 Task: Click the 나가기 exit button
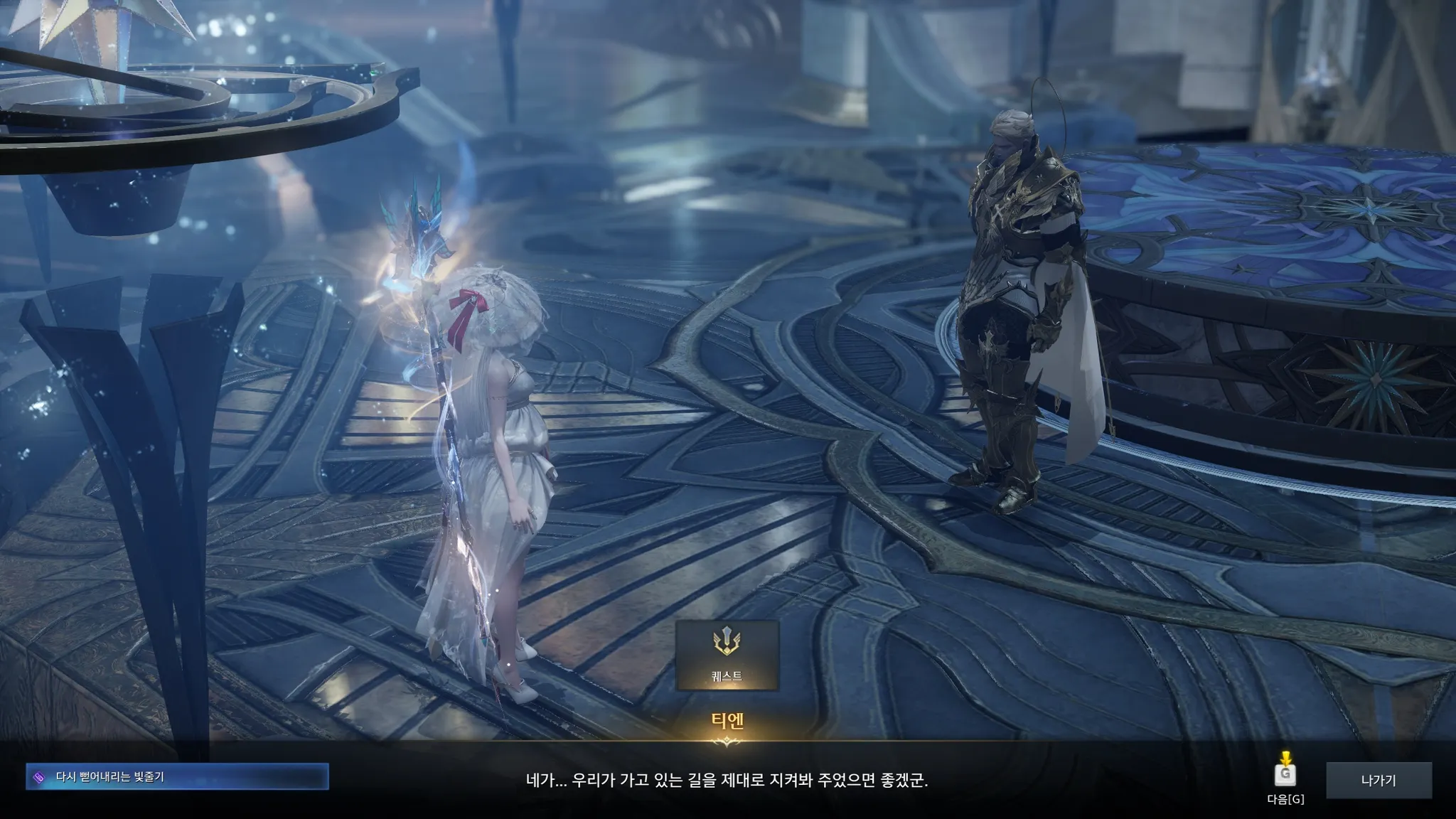pos(1378,781)
